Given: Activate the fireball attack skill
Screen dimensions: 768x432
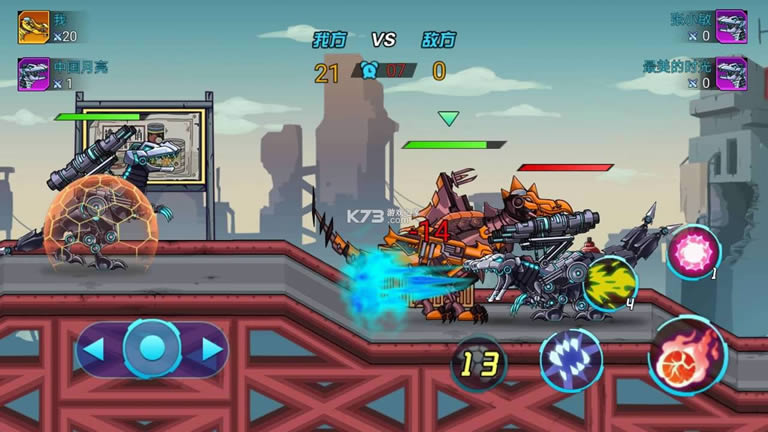Looking at the screenshot, I should pyautogui.click(x=687, y=355).
